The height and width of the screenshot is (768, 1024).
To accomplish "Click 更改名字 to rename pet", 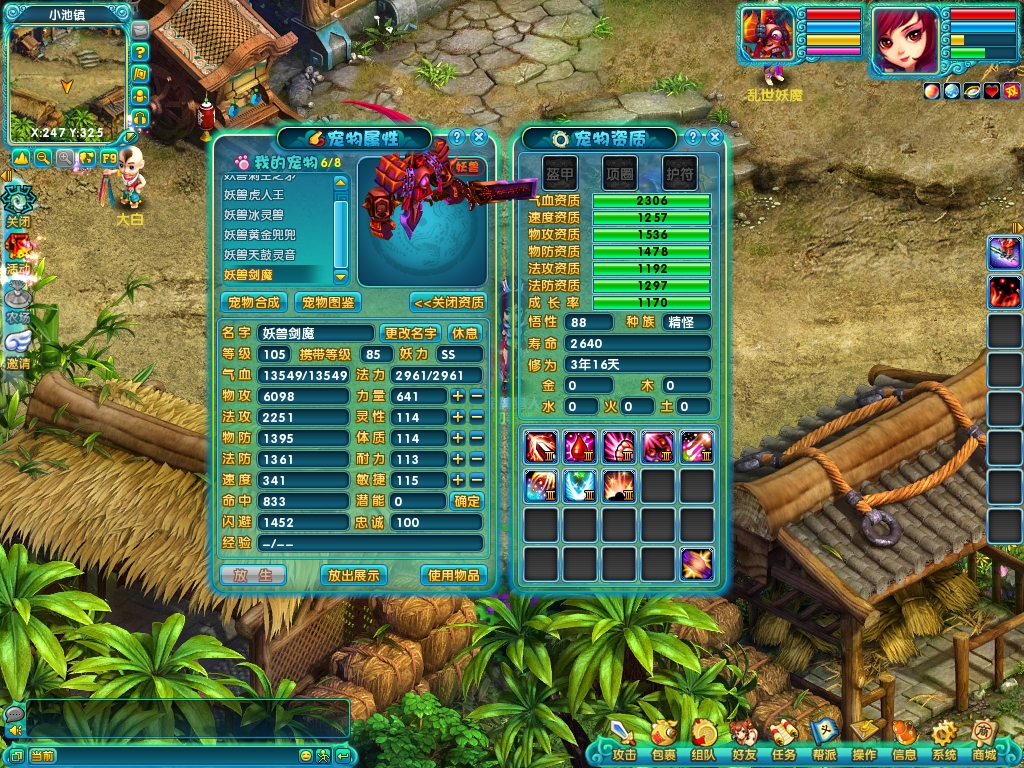I will click(x=411, y=333).
